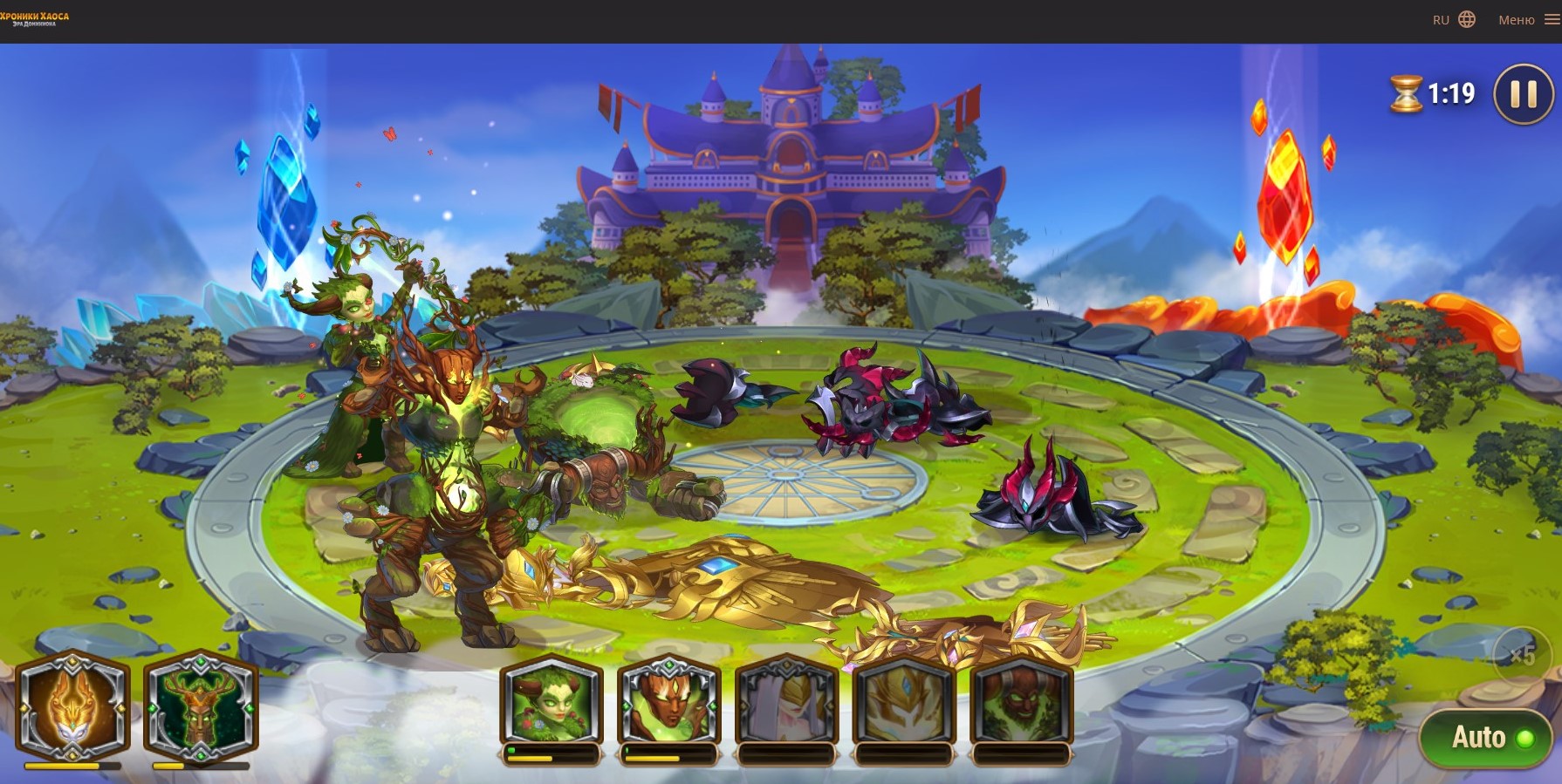Viewport: 1562px width, 784px height.
Task: Click the Хроники Хаоса logo
Action: tap(35, 18)
